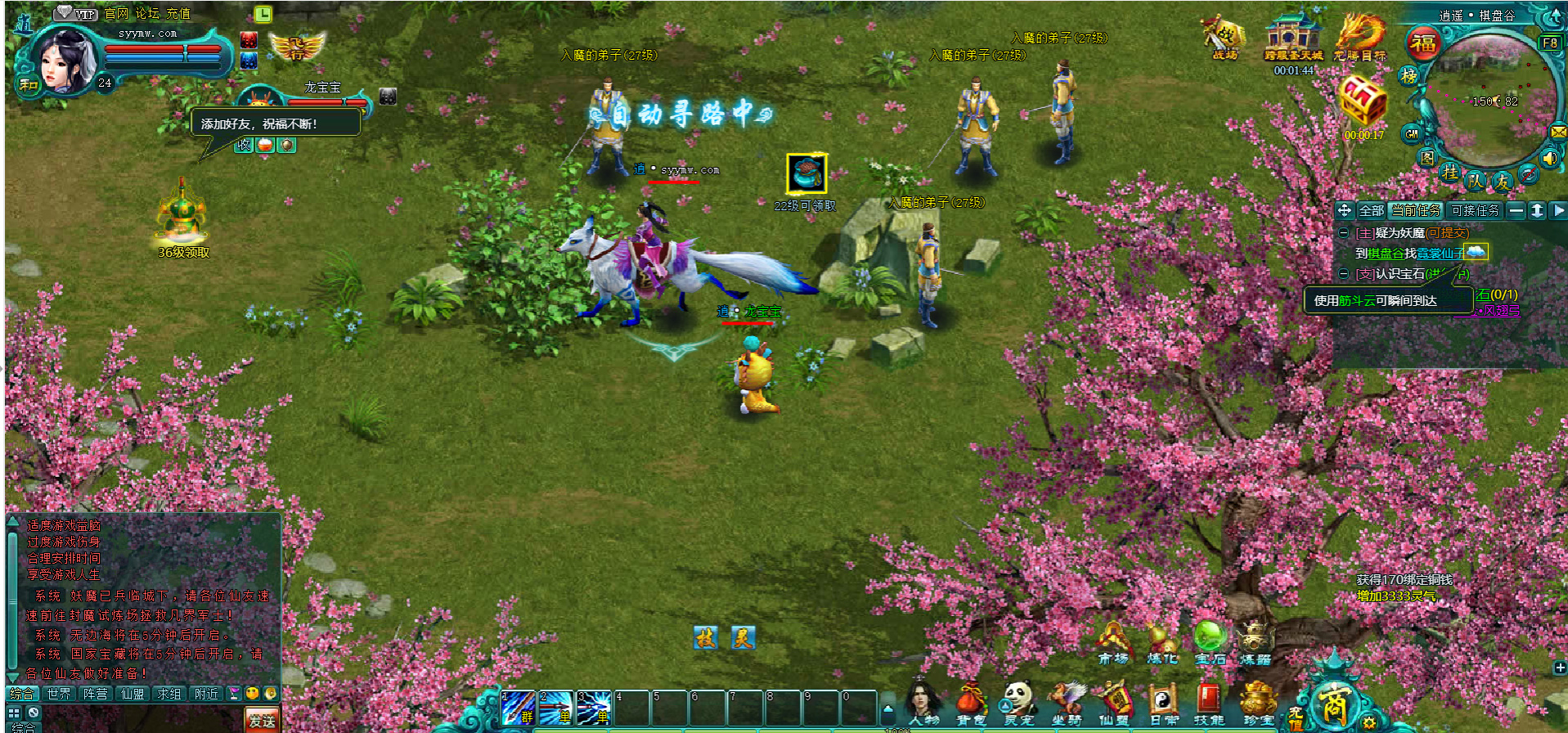This screenshot has height=733, width=1568.
Task: Switch chat to the 仙盟 guild tab
Action: point(133,694)
